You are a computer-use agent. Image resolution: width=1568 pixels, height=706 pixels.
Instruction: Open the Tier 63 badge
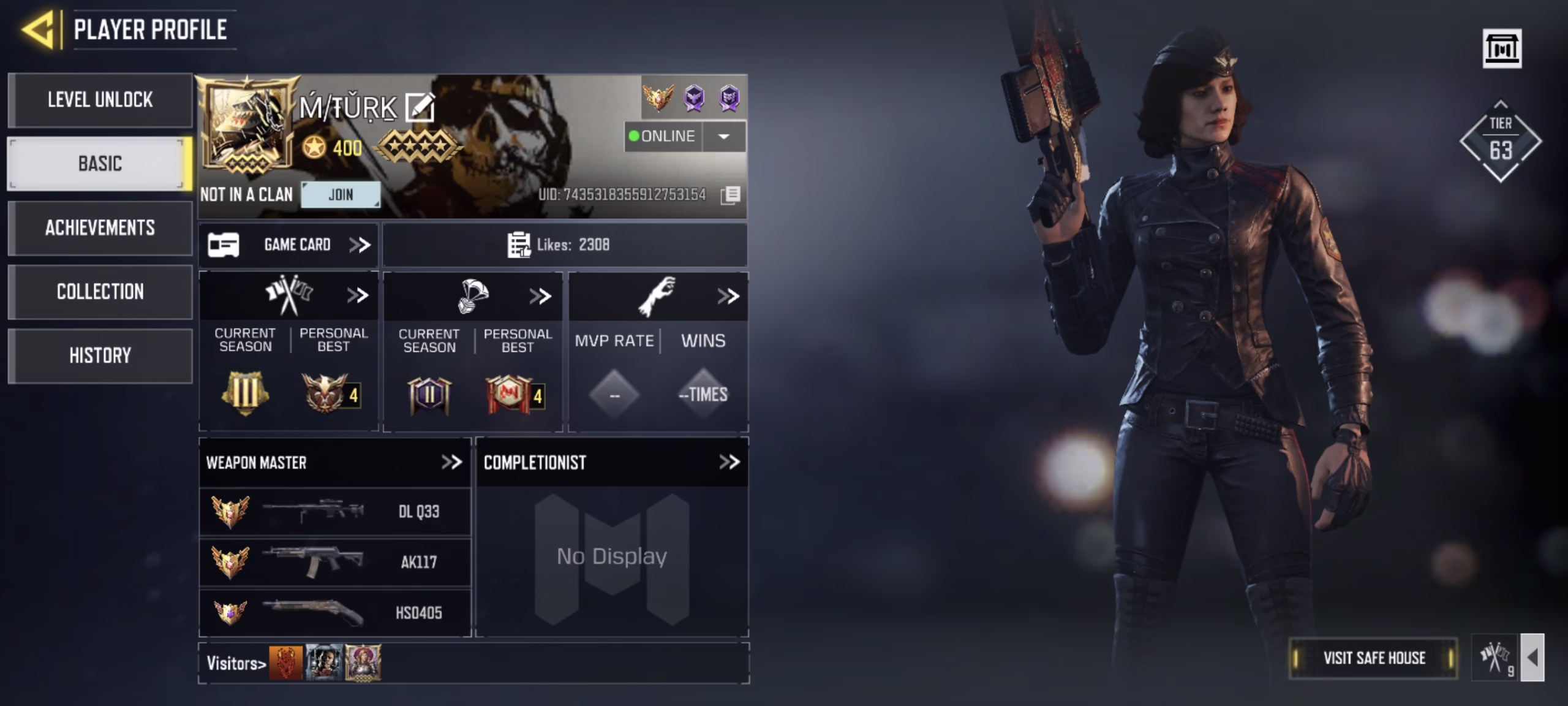(1501, 142)
